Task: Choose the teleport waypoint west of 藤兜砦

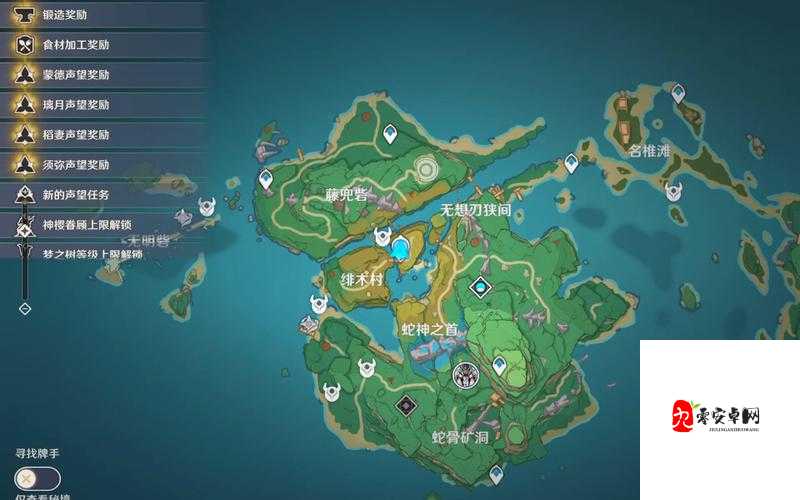Action: pos(266,179)
